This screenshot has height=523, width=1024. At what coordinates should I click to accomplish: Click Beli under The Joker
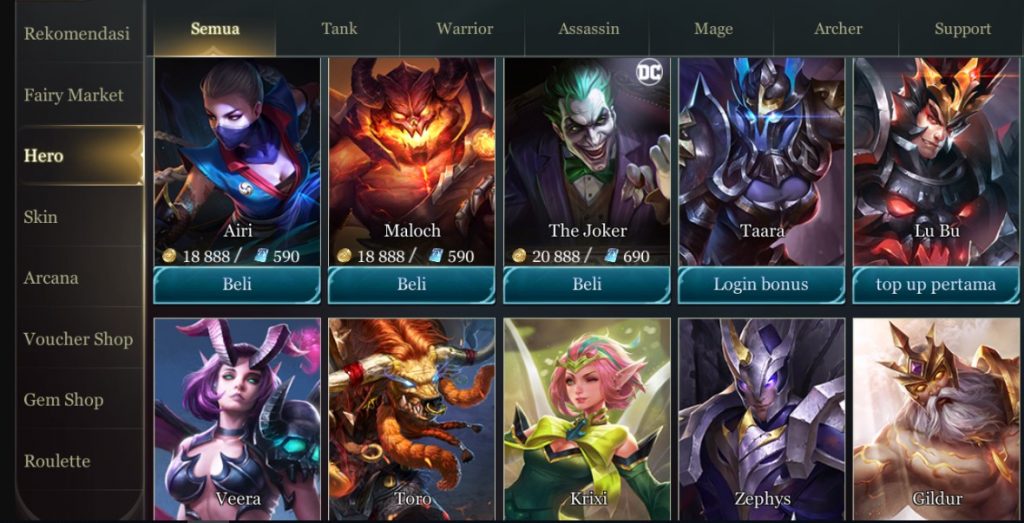587,285
